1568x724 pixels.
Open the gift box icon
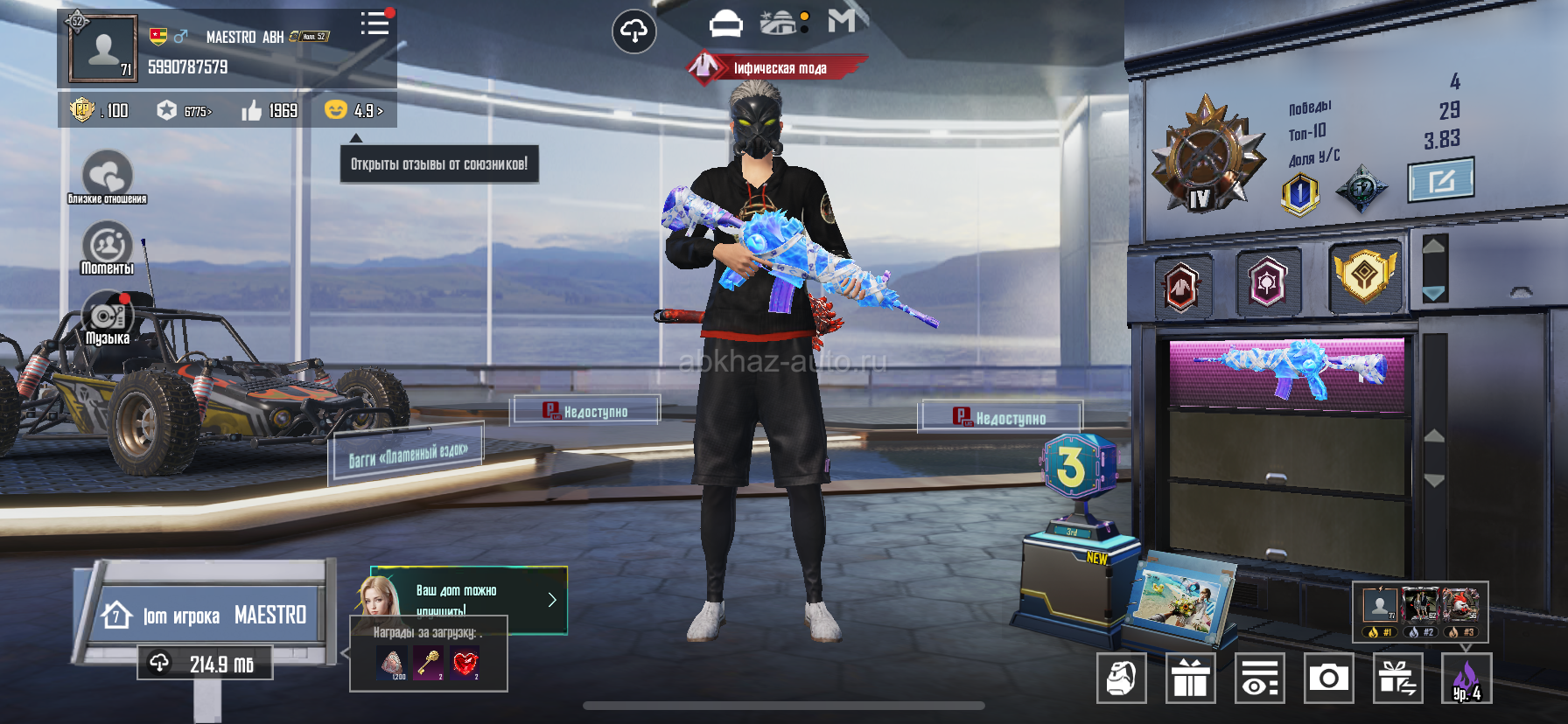(x=1190, y=678)
